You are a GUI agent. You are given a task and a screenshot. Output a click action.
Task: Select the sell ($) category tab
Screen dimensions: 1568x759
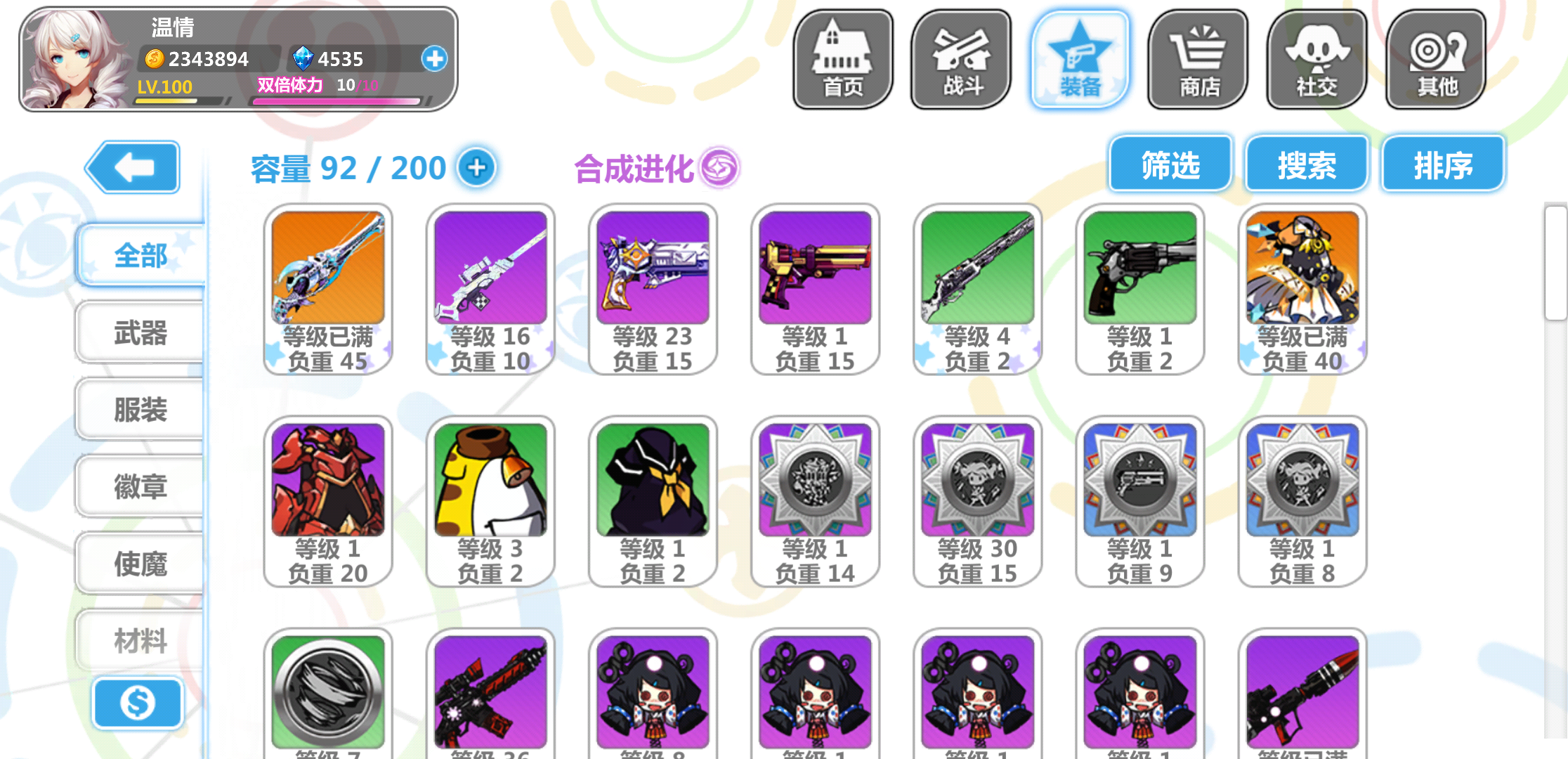tap(138, 703)
